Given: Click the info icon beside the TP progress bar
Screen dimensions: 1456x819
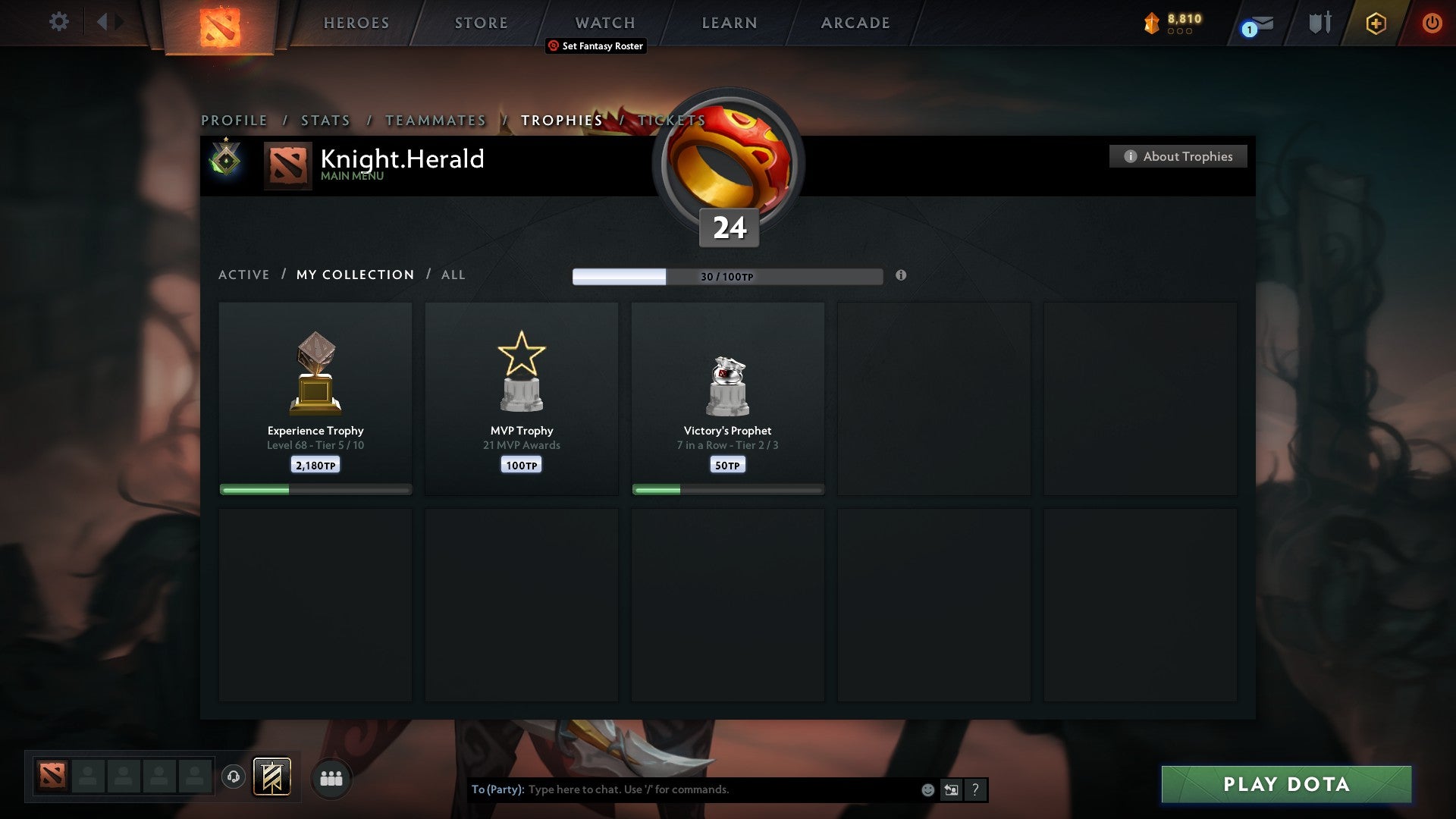Looking at the screenshot, I should pyautogui.click(x=901, y=277).
